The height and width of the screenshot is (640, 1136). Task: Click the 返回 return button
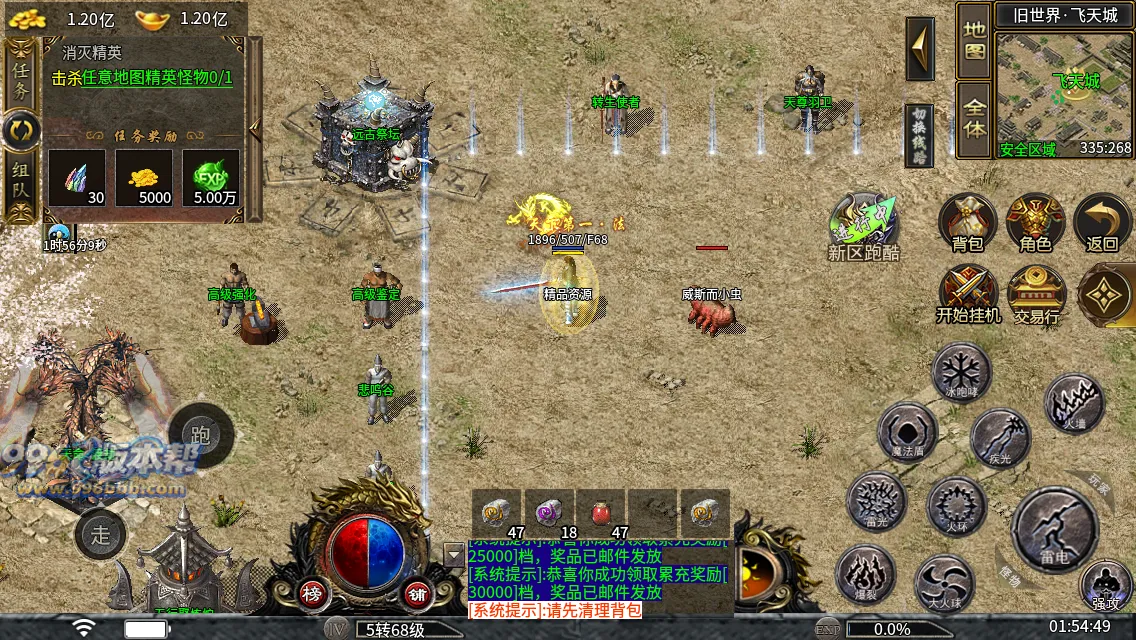coord(1102,220)
